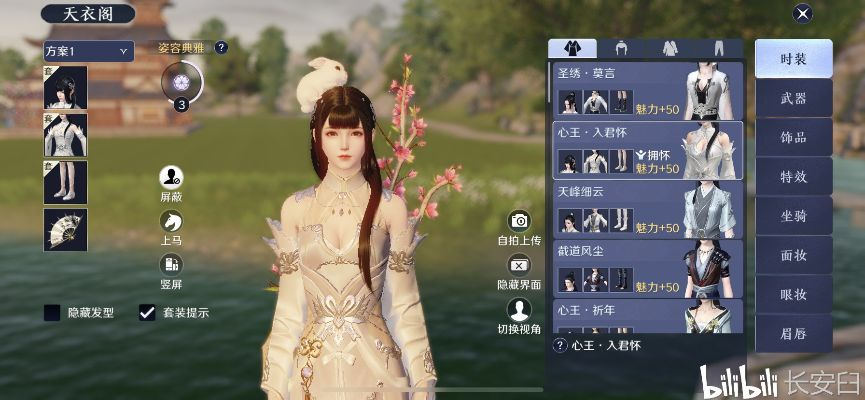Show the 特效 effects category

tap(793, 176)
